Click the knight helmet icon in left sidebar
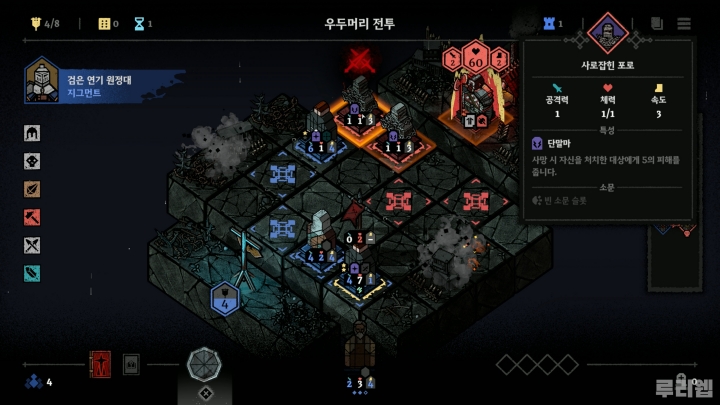 [x=32, y=133]
